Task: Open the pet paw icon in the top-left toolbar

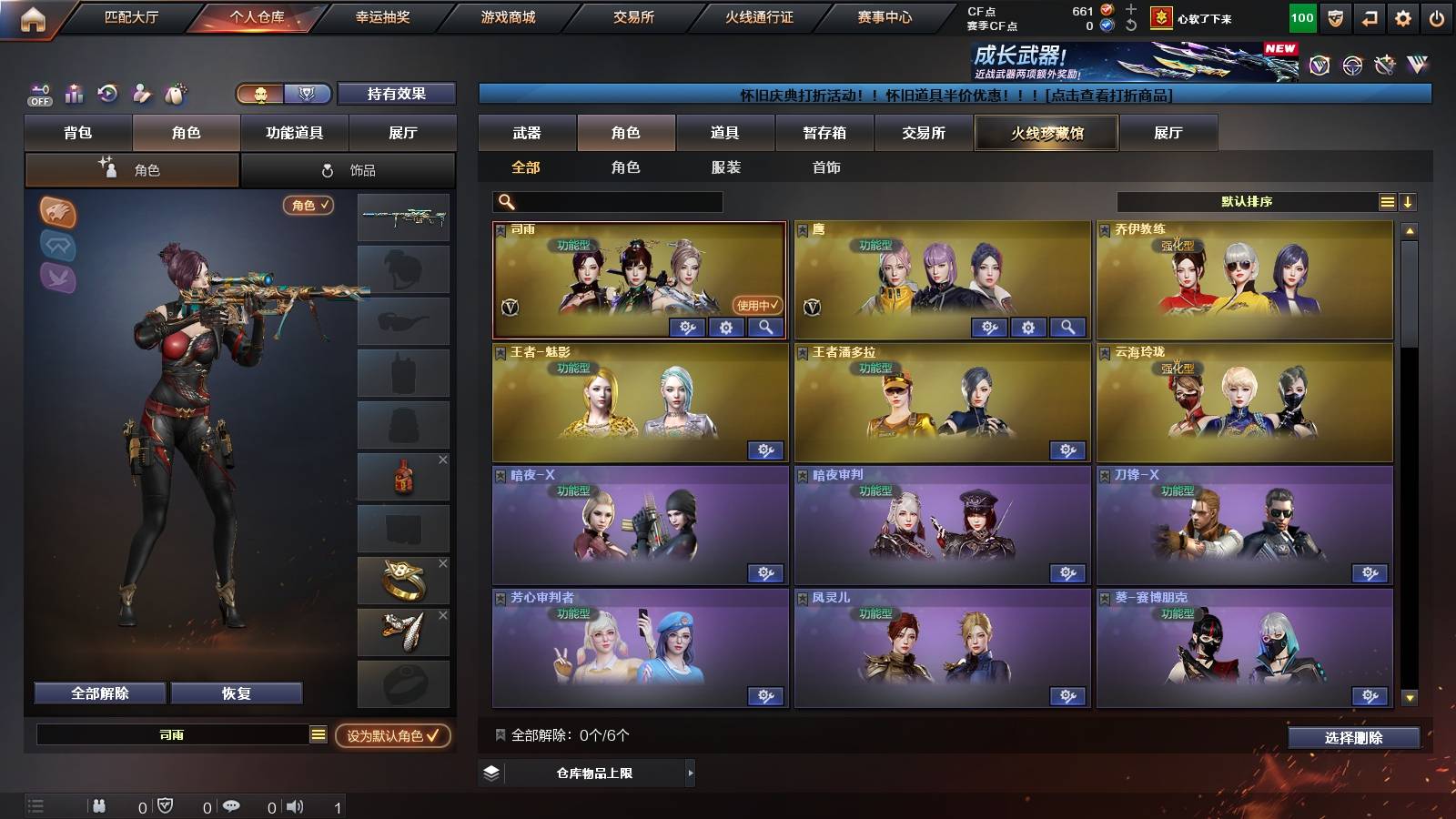Action: [x=177, y=94]
